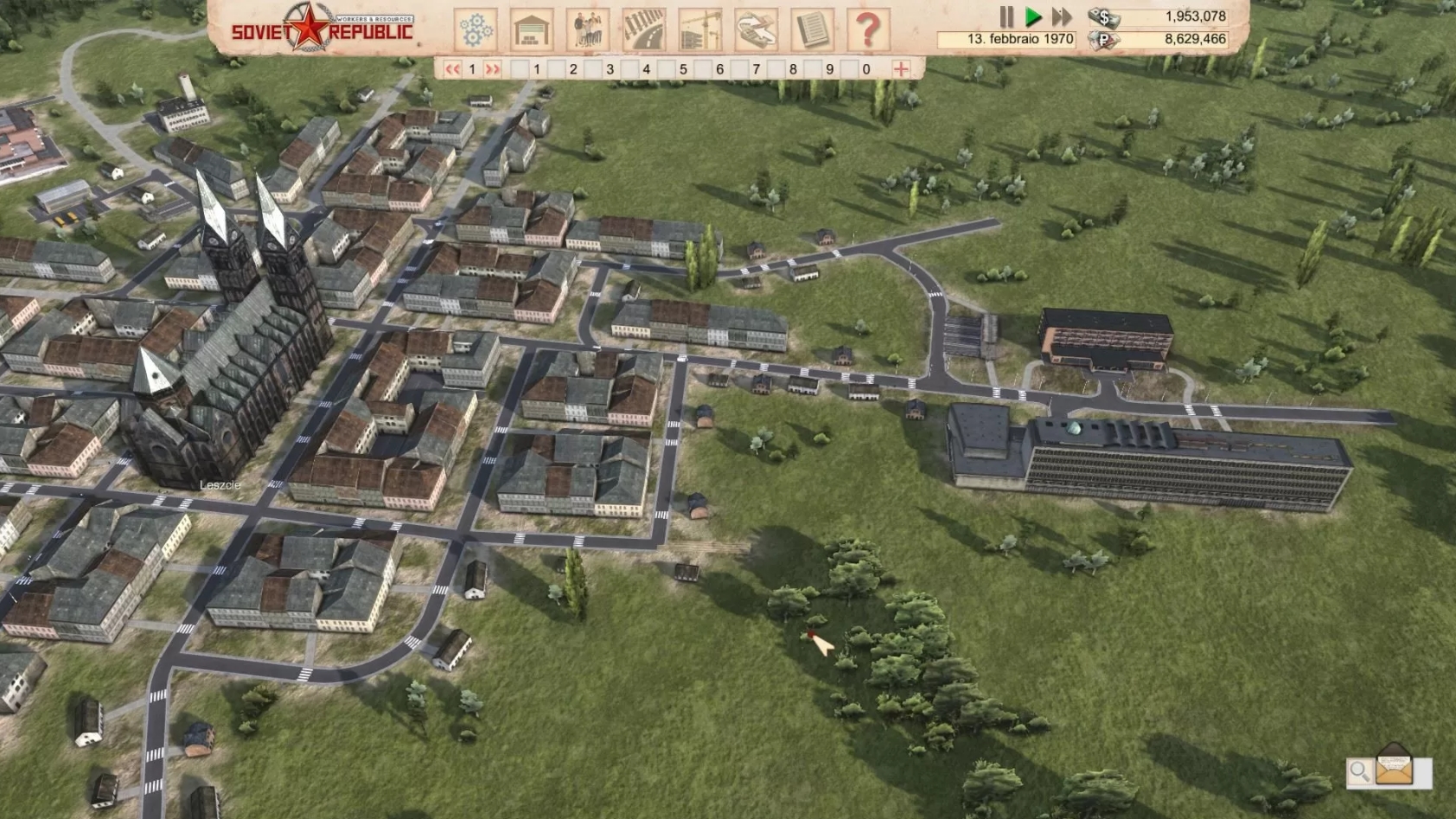Screen dimensions: 1456x819
Task: Go to previous quickbar page
Action: point(453,67)
